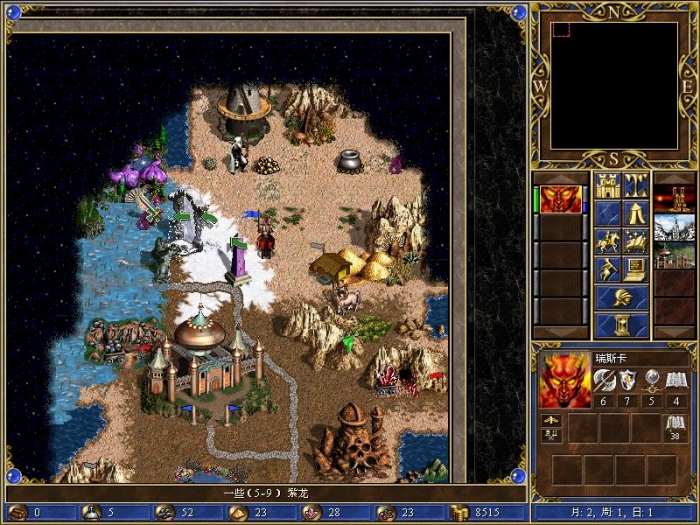Select next hero with helmet button
Screen dimensions: 700x525
(621, 297)
